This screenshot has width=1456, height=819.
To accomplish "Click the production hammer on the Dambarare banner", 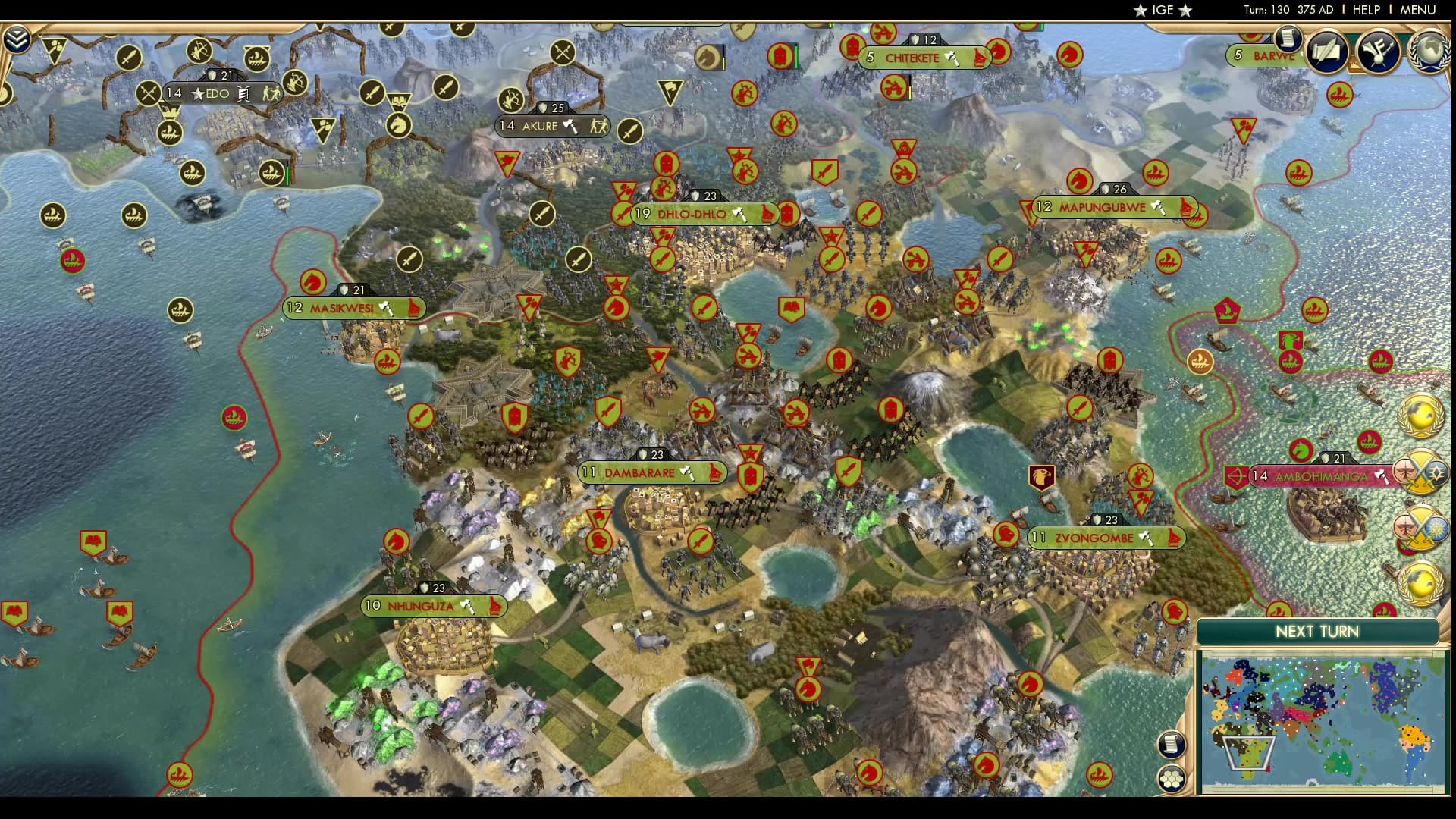I will pos(689,472).
